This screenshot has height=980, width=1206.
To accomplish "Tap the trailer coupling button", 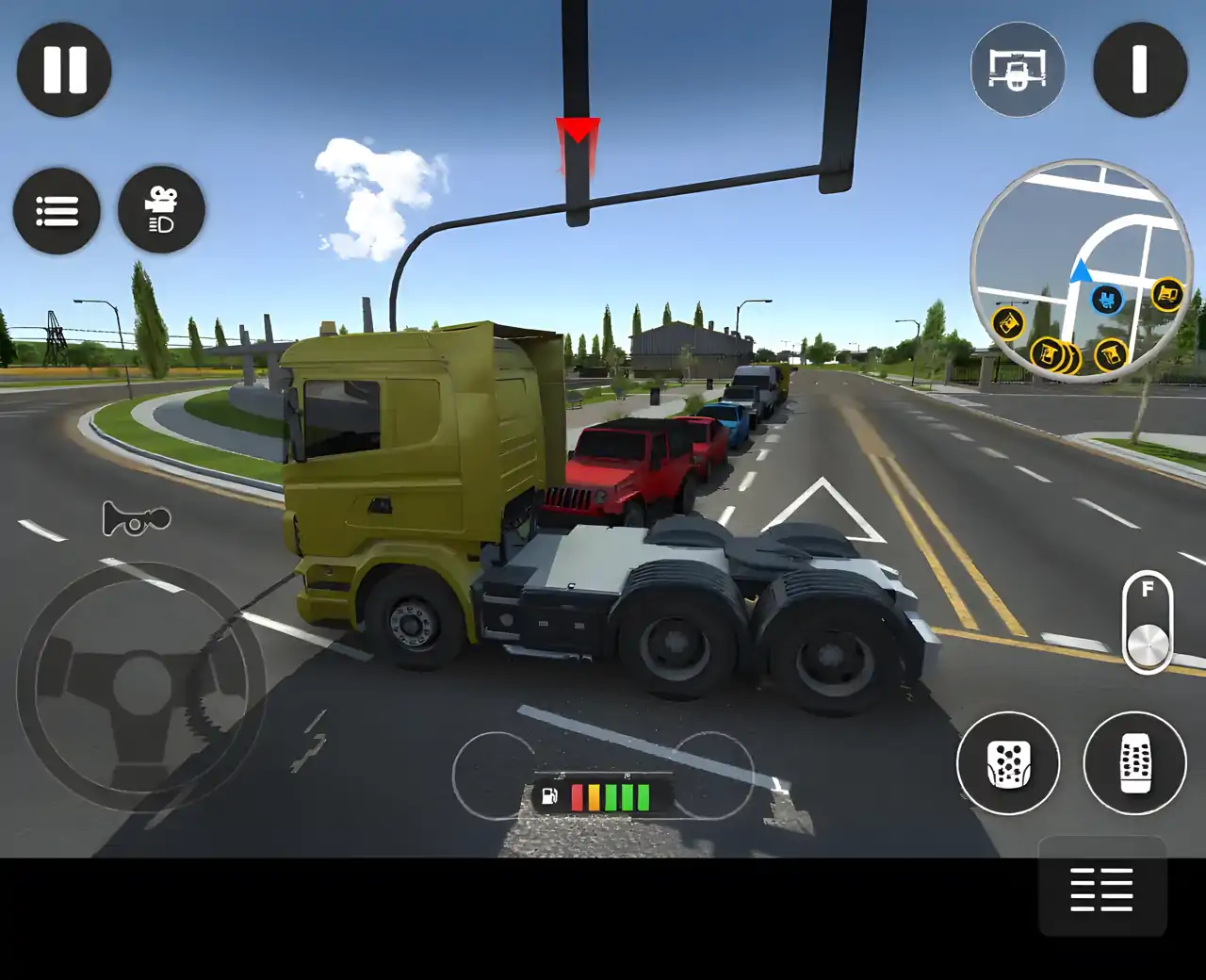I will coord(1018,70).
